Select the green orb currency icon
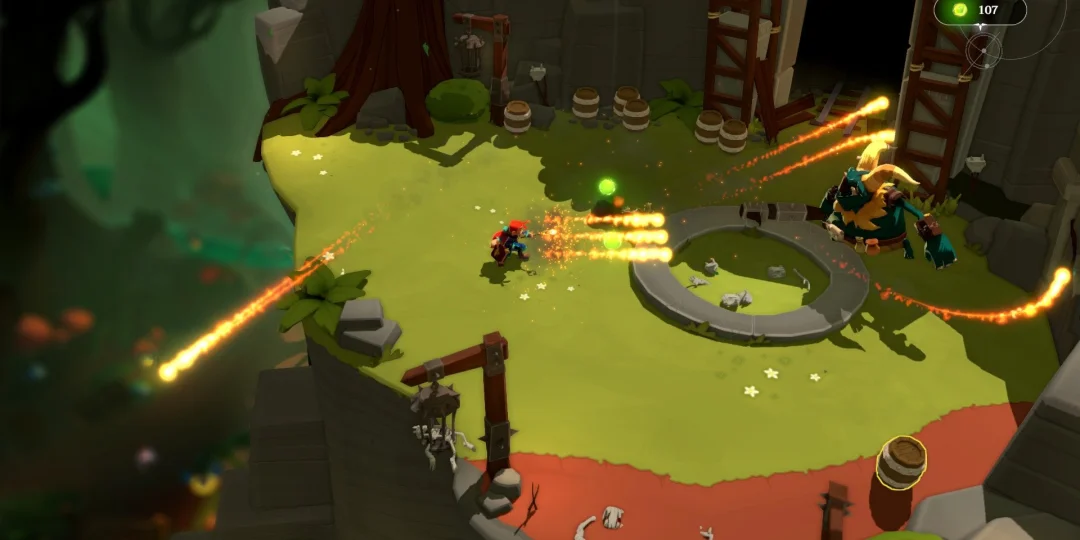 tap(960, 10)
